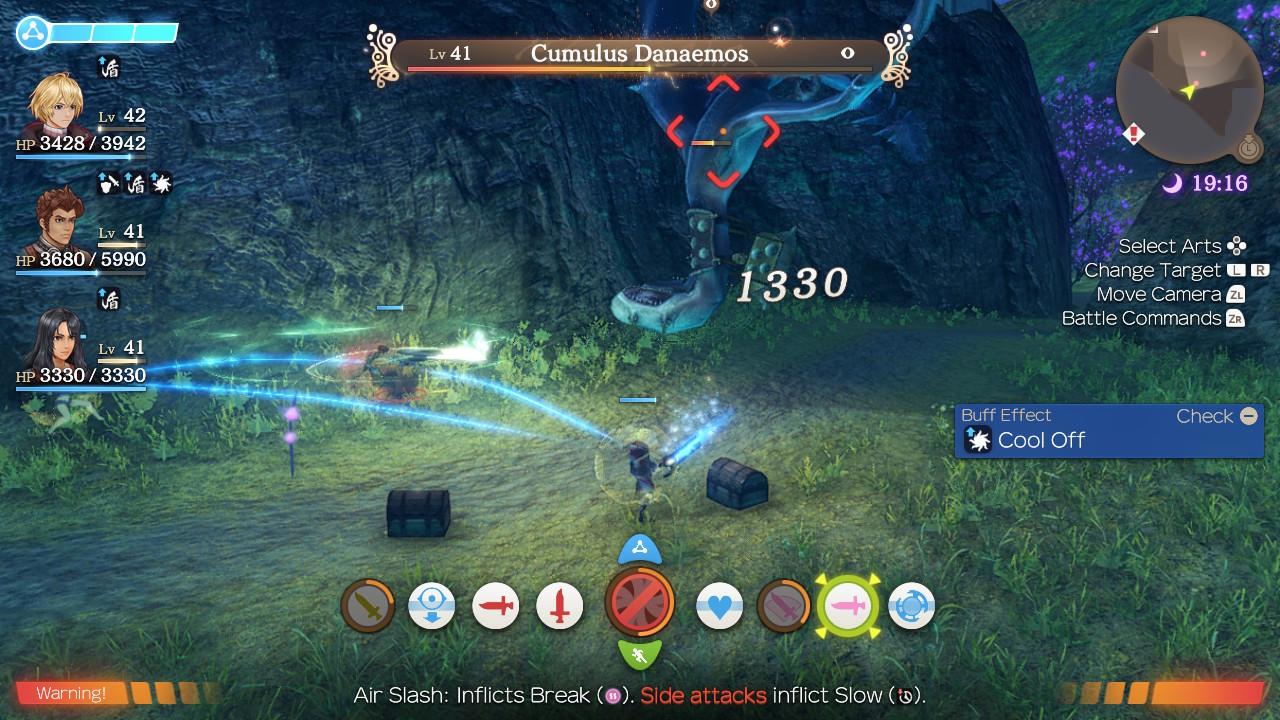Select the Talent Art sword icon on far left

(367, 606)
